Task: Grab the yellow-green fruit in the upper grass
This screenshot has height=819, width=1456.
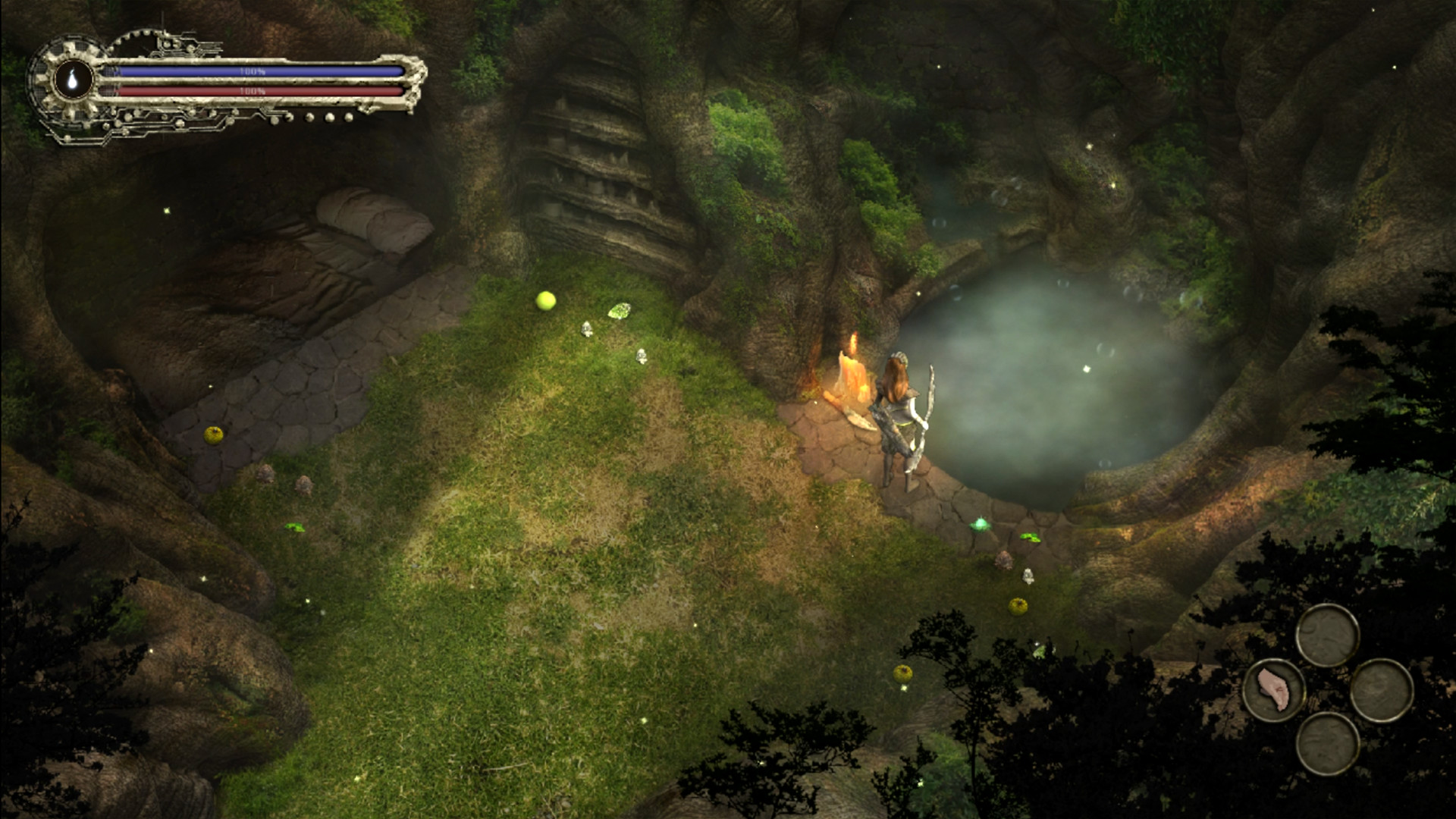Action: coord(546,300)
